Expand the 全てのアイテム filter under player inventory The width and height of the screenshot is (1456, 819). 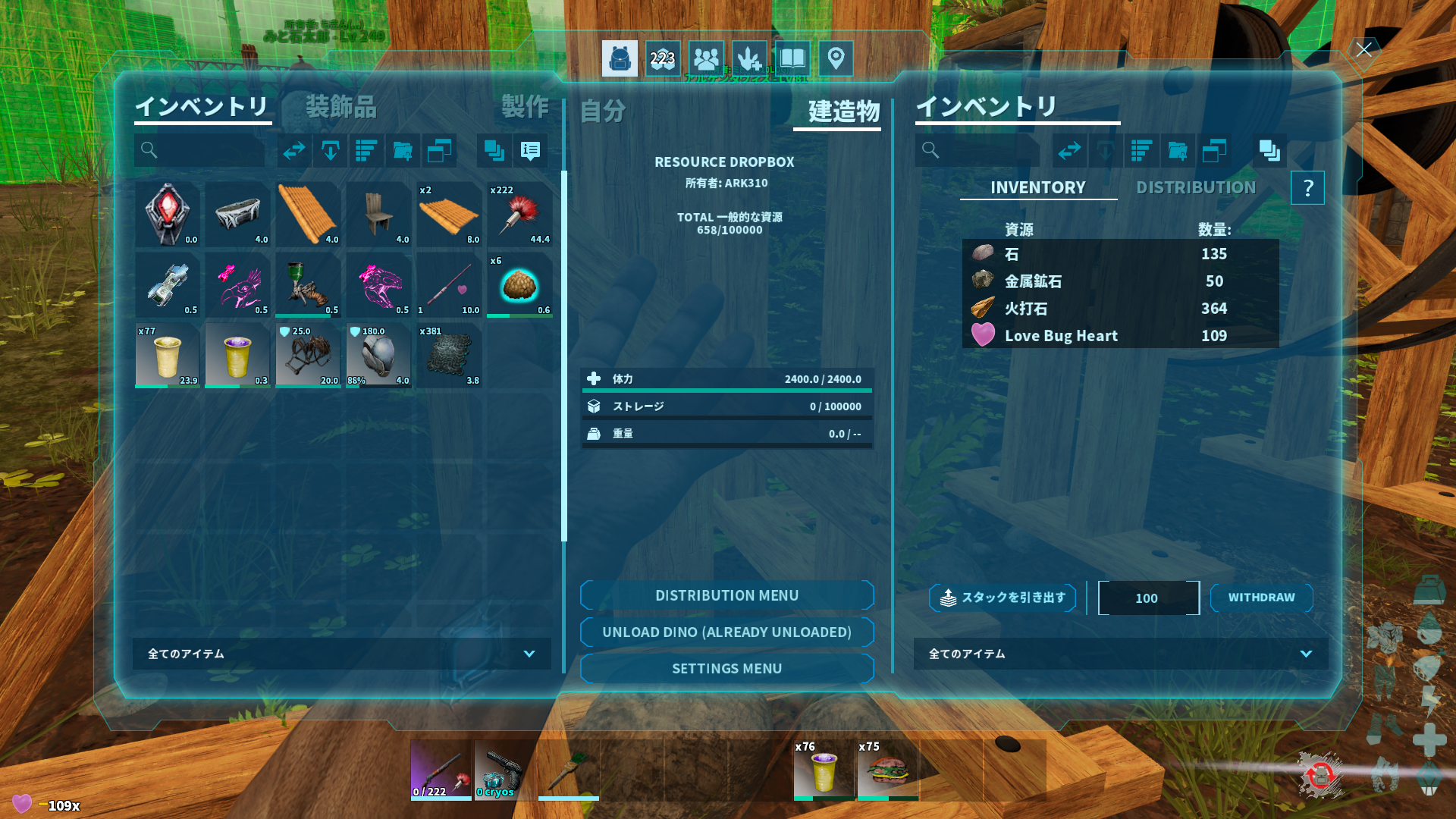click(x=340, y=654)
